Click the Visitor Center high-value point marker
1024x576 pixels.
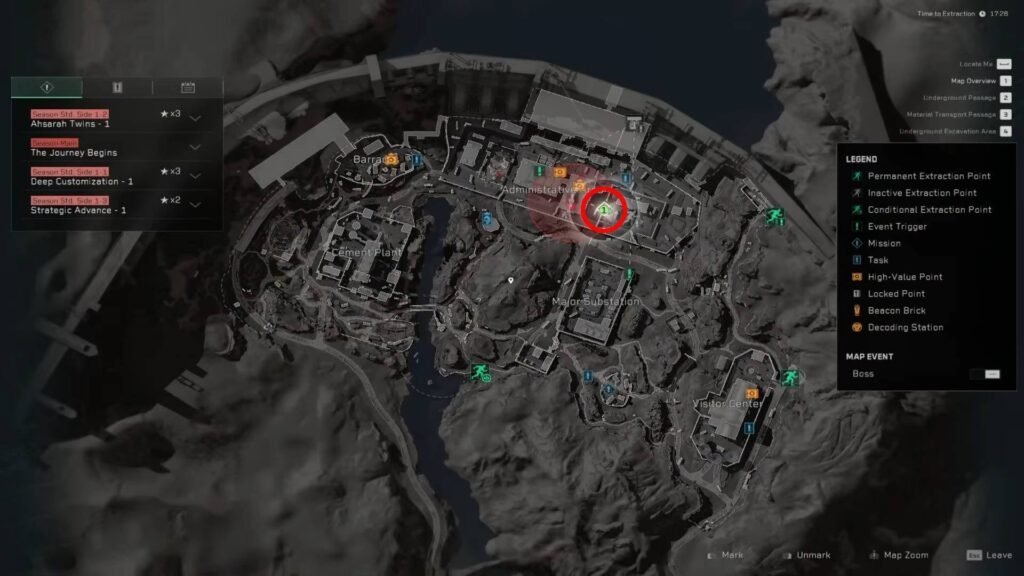pyautogui.click(x=751, y=394)
